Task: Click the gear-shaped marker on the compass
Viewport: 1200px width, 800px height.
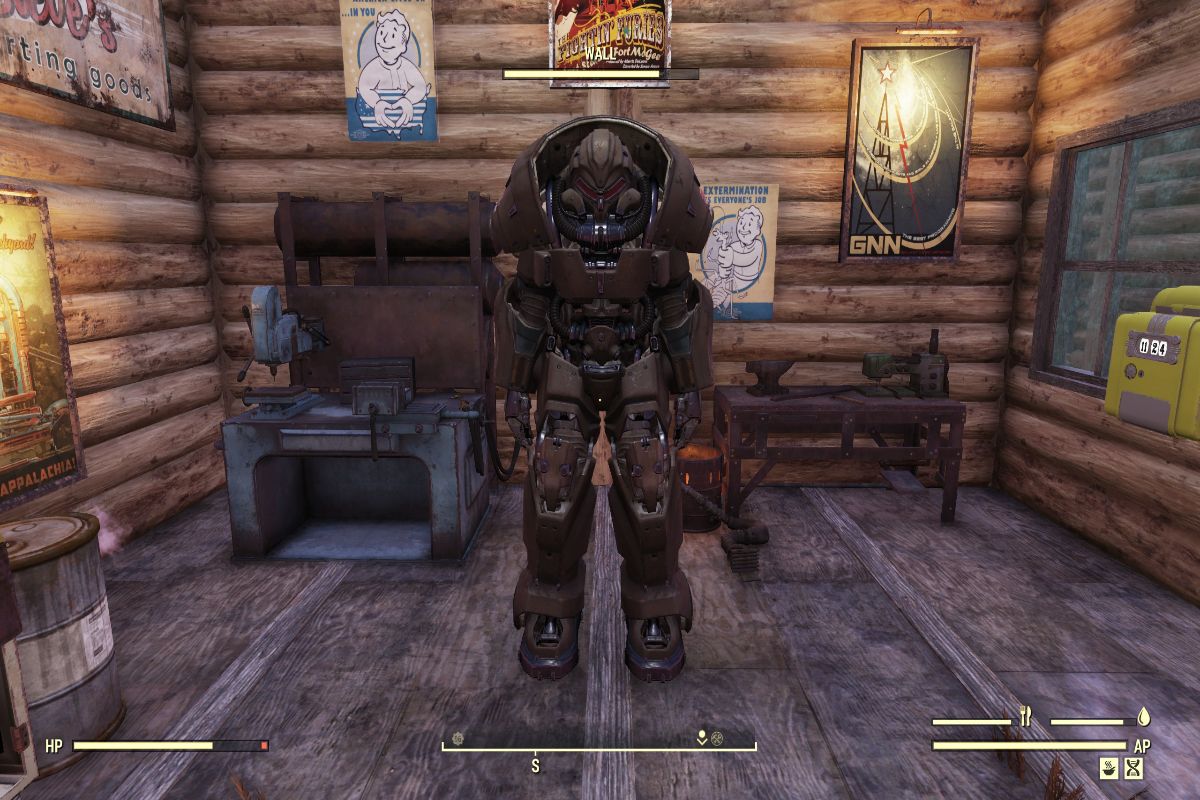Action: [x=458, y=739]
